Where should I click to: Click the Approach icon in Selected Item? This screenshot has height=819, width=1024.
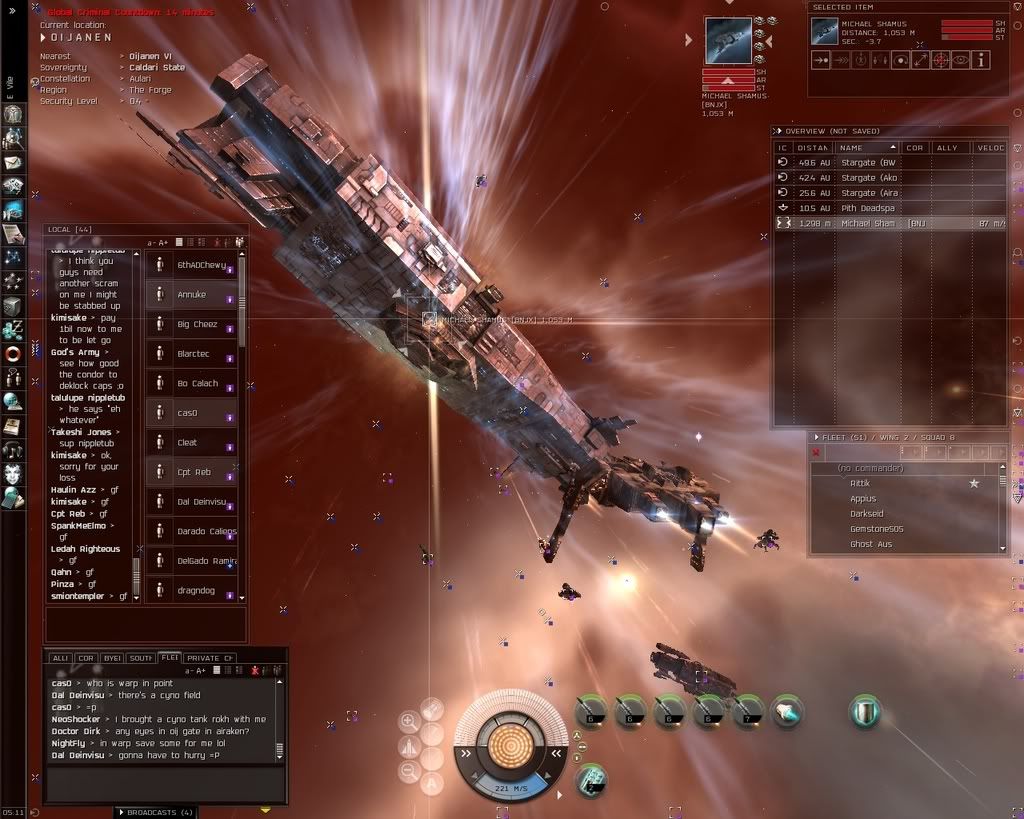[x=820, y=60]
